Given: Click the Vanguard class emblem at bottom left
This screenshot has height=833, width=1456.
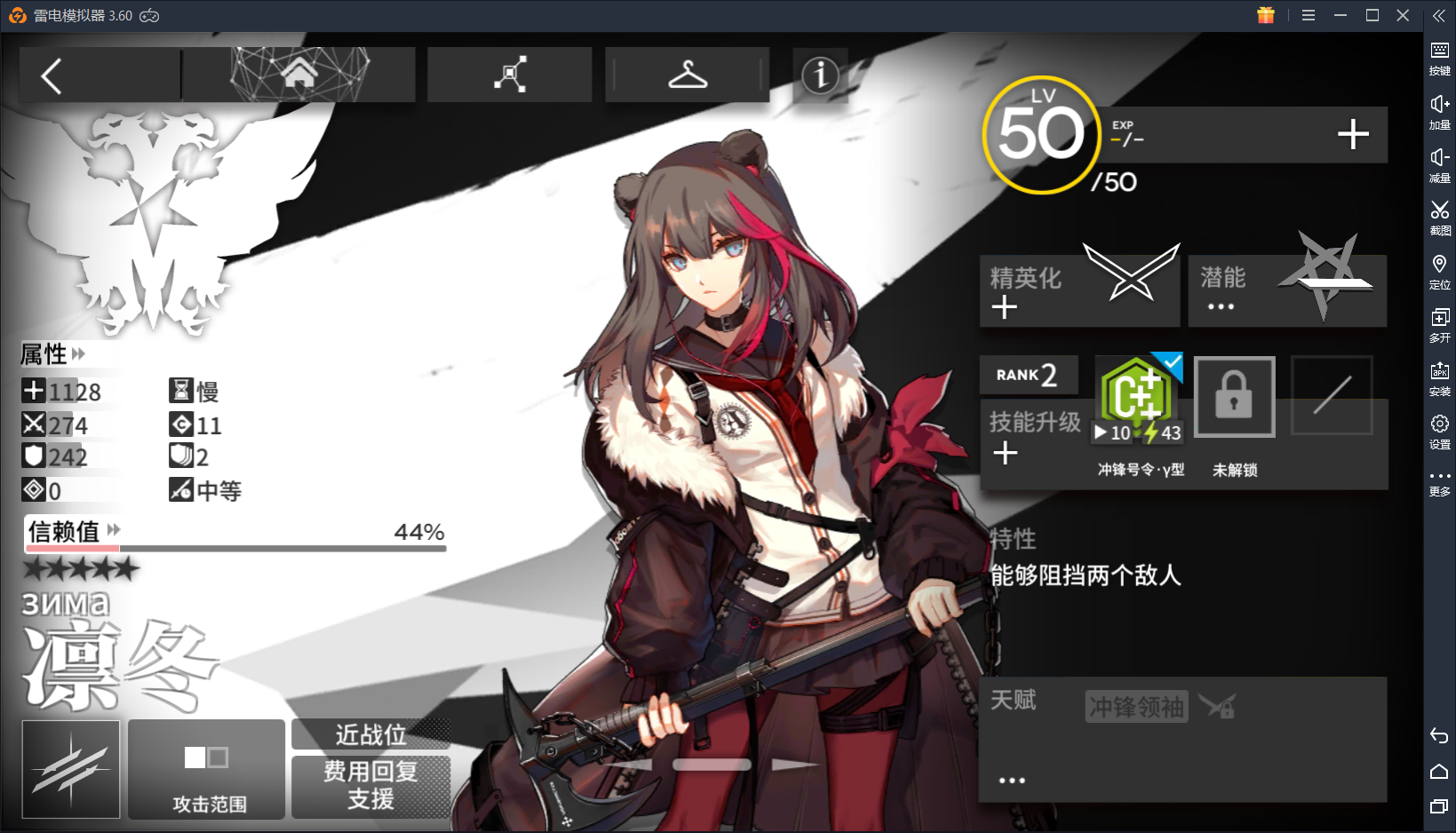Looking at the screenshot, I should [x=69, y=769].
